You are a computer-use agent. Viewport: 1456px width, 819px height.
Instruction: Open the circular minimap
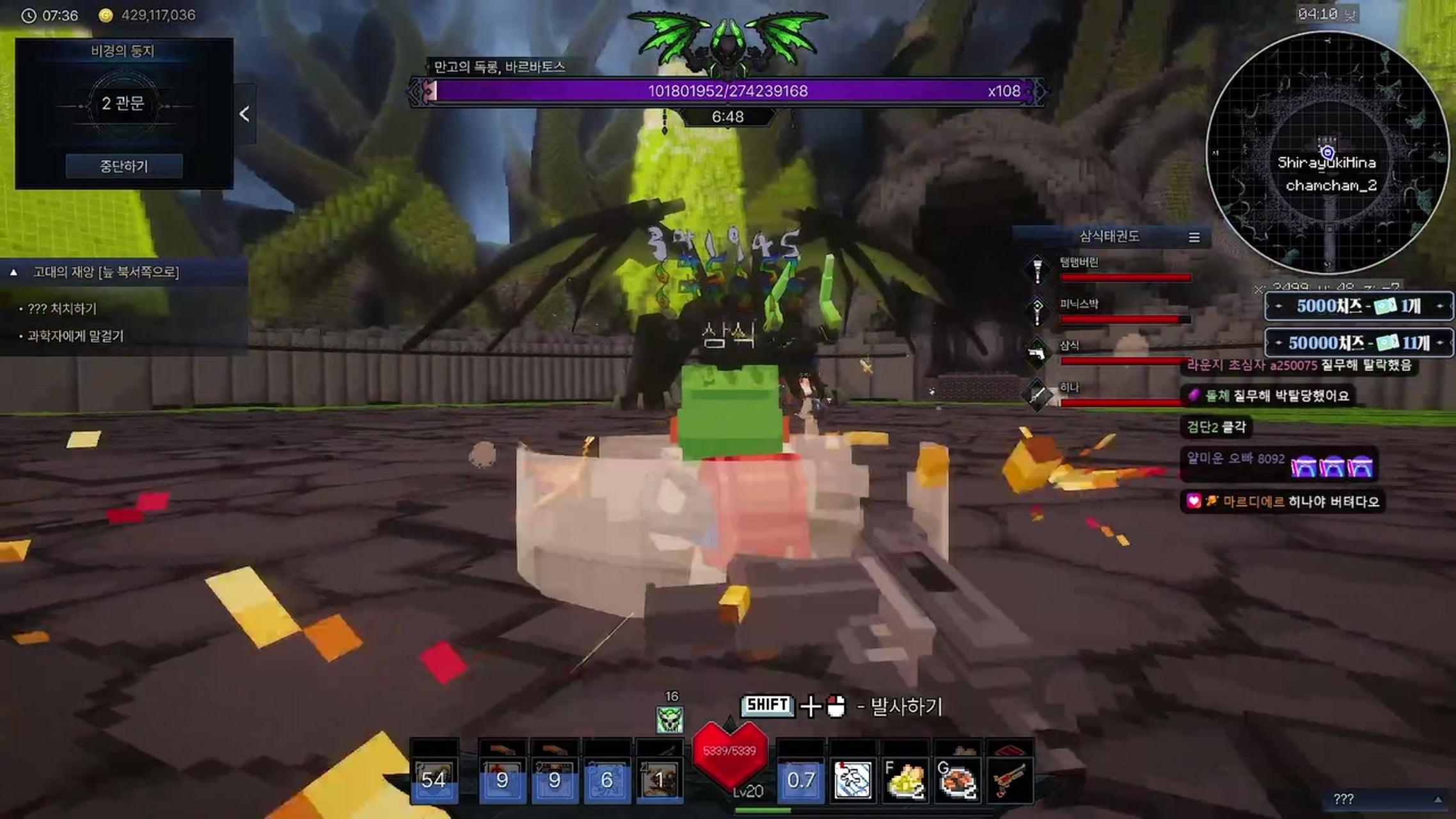[x=1327, y=154]
